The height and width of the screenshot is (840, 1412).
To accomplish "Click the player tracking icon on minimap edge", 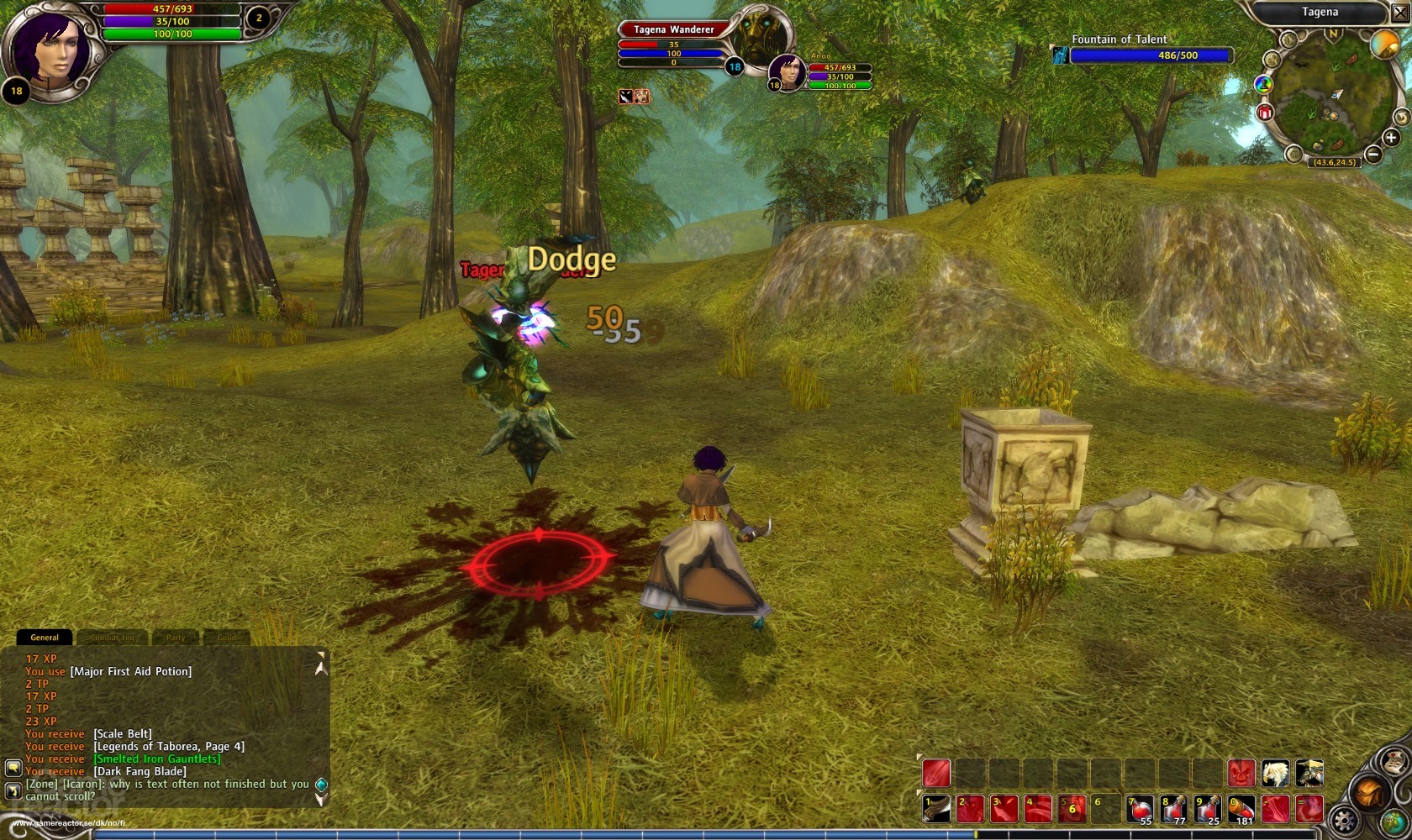I will pos(1263,84).
